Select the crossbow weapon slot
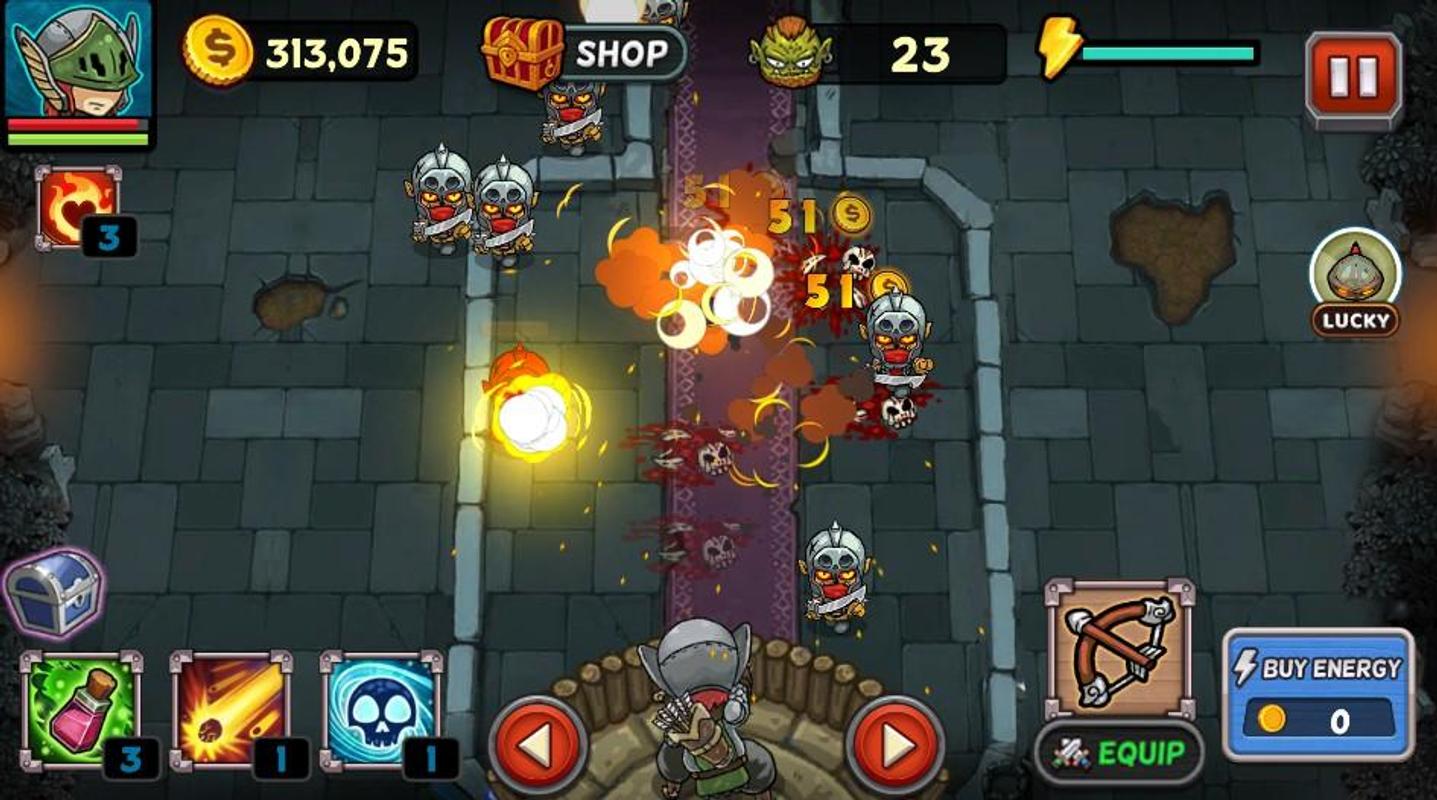Viewport: 1437px width, 800px height. pos(1119,648)
